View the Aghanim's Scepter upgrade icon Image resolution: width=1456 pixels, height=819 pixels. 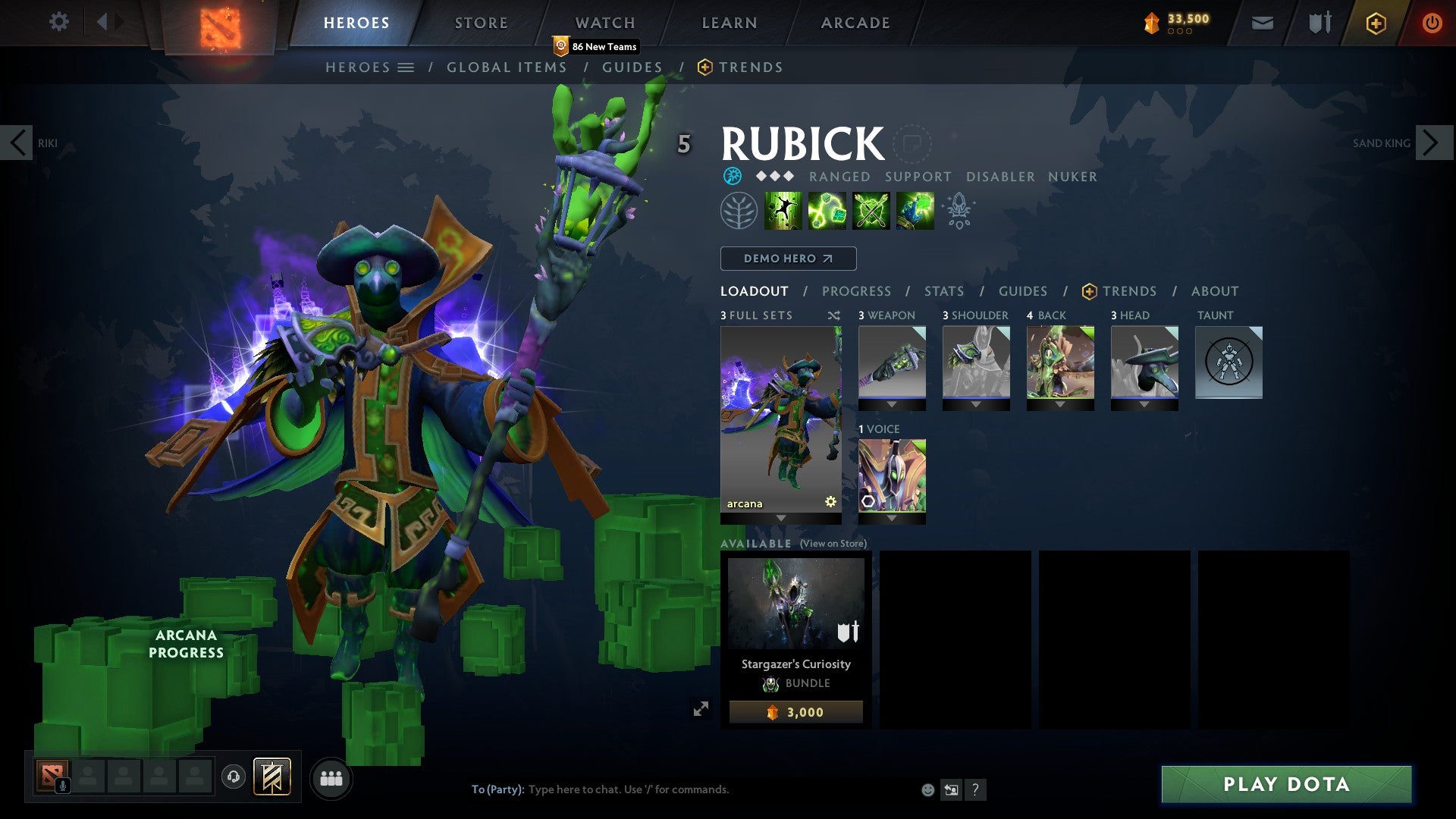click(x=959, y=210)
